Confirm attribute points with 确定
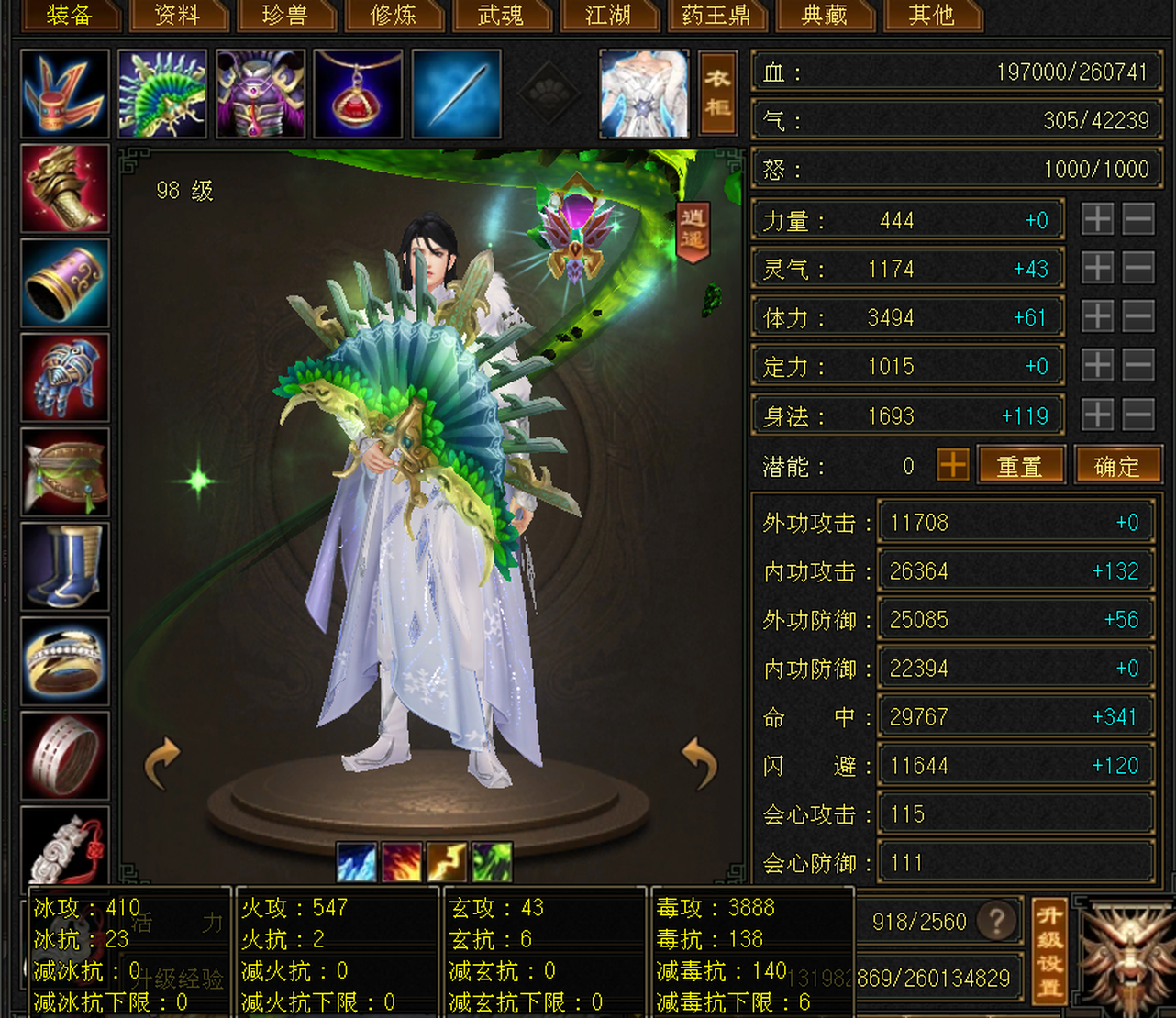The height and width of the screenshot is (1018, 1176). pos(1116,466)
